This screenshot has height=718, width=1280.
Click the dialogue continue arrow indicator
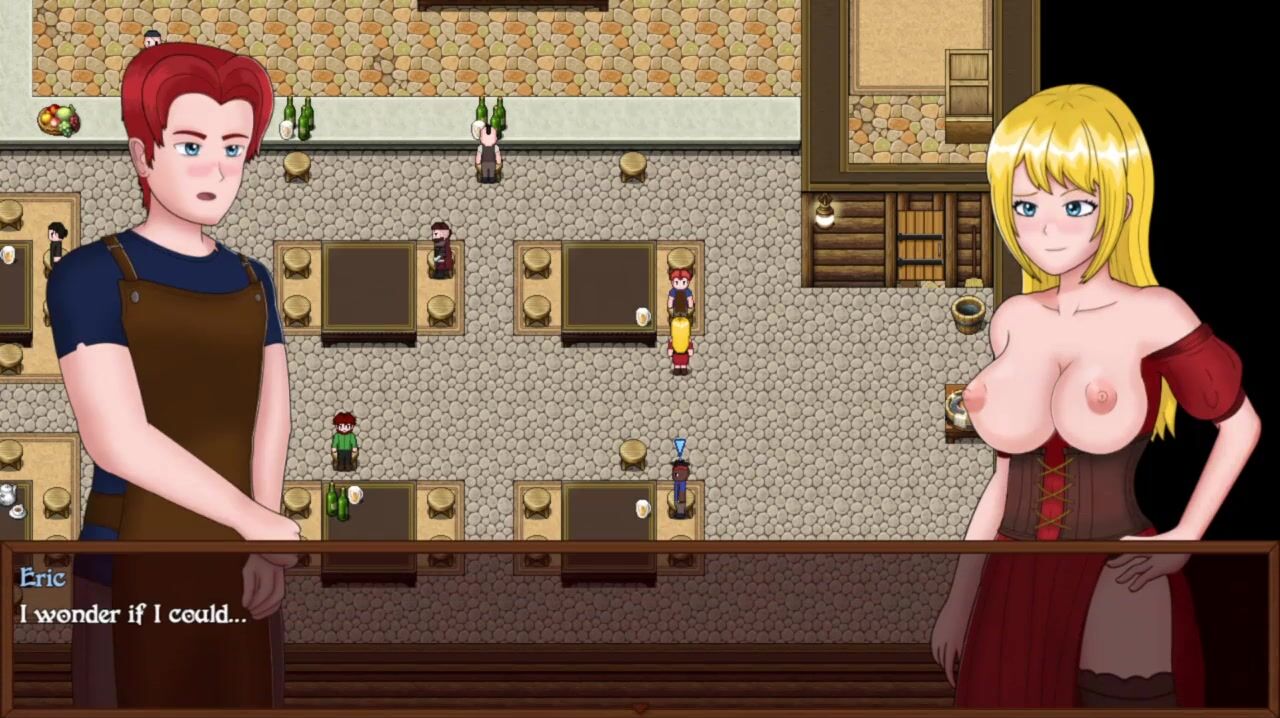tap(640, 709)
